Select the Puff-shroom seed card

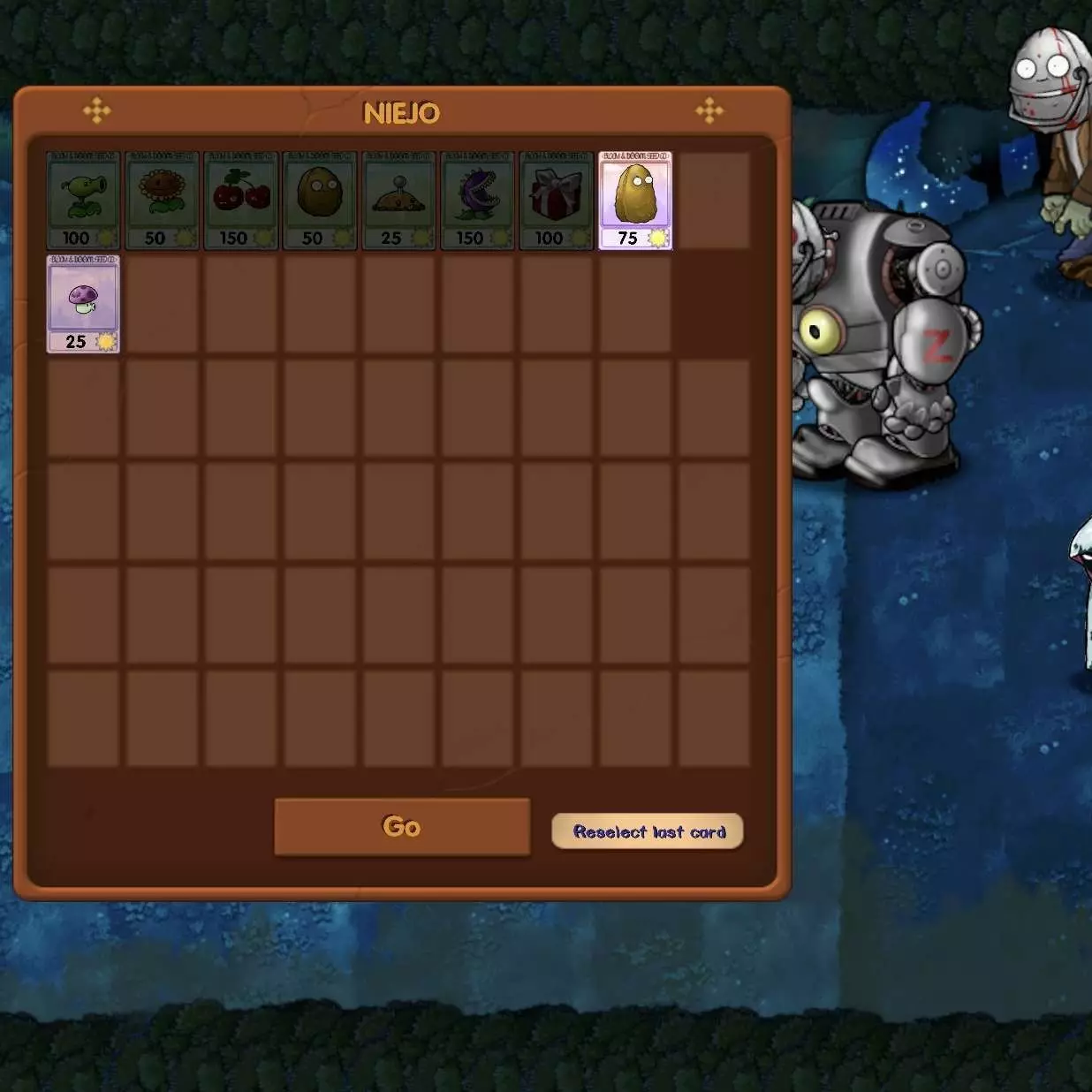tap(83, 304)
